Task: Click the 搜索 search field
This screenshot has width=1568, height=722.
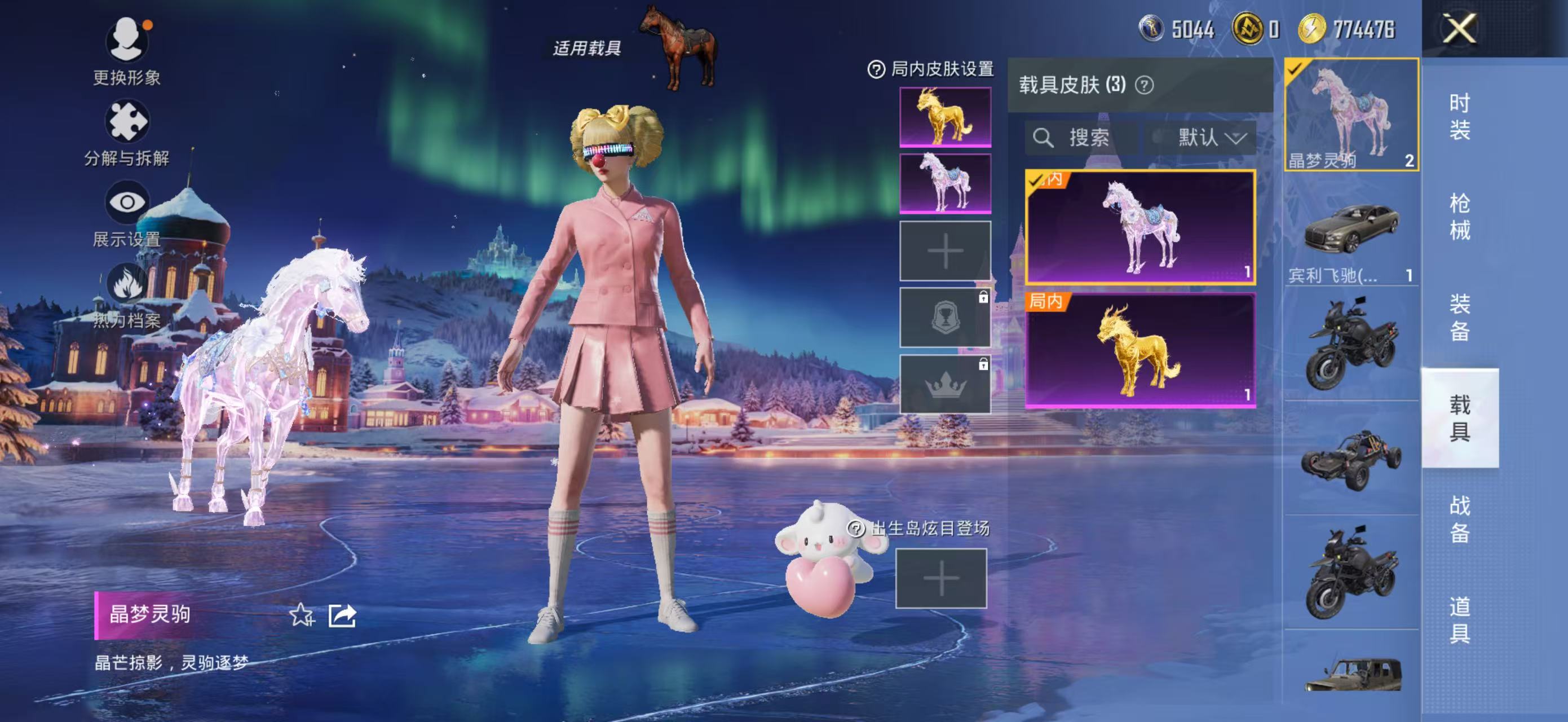Action: pos(1081,138)
